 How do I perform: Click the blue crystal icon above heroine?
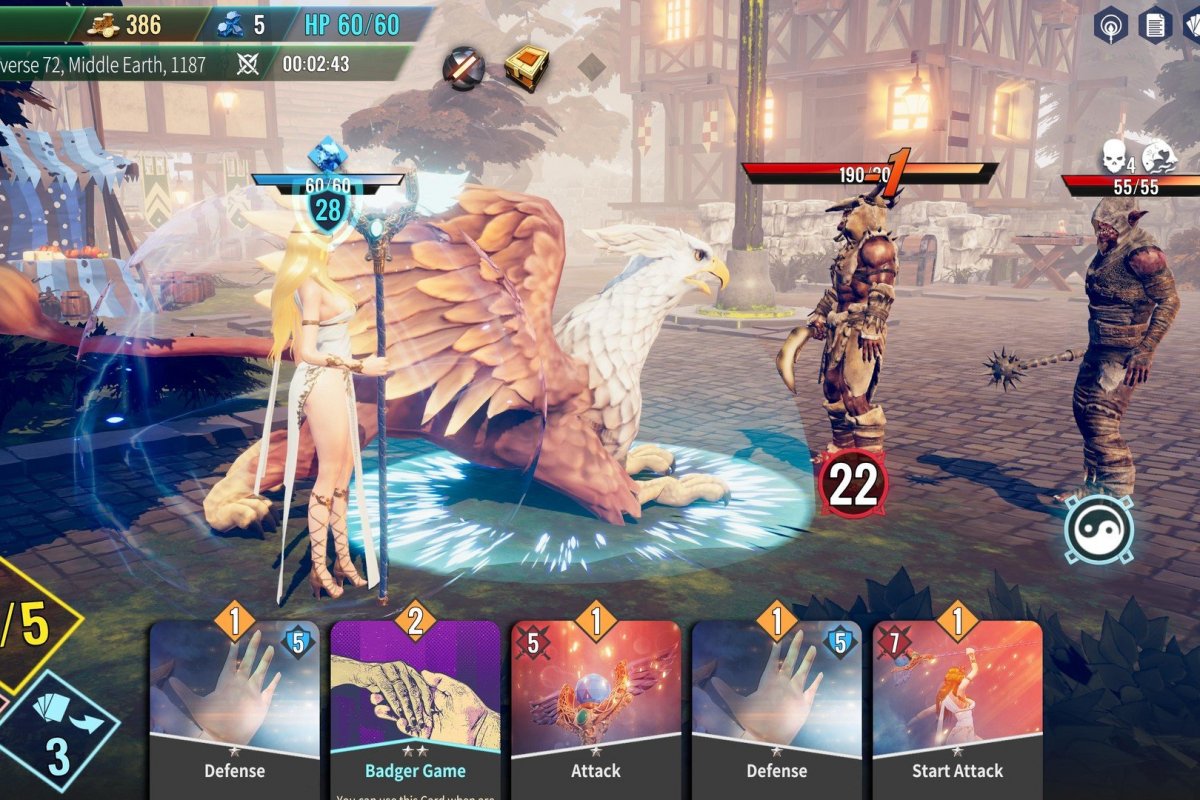(x=326, y=156)
